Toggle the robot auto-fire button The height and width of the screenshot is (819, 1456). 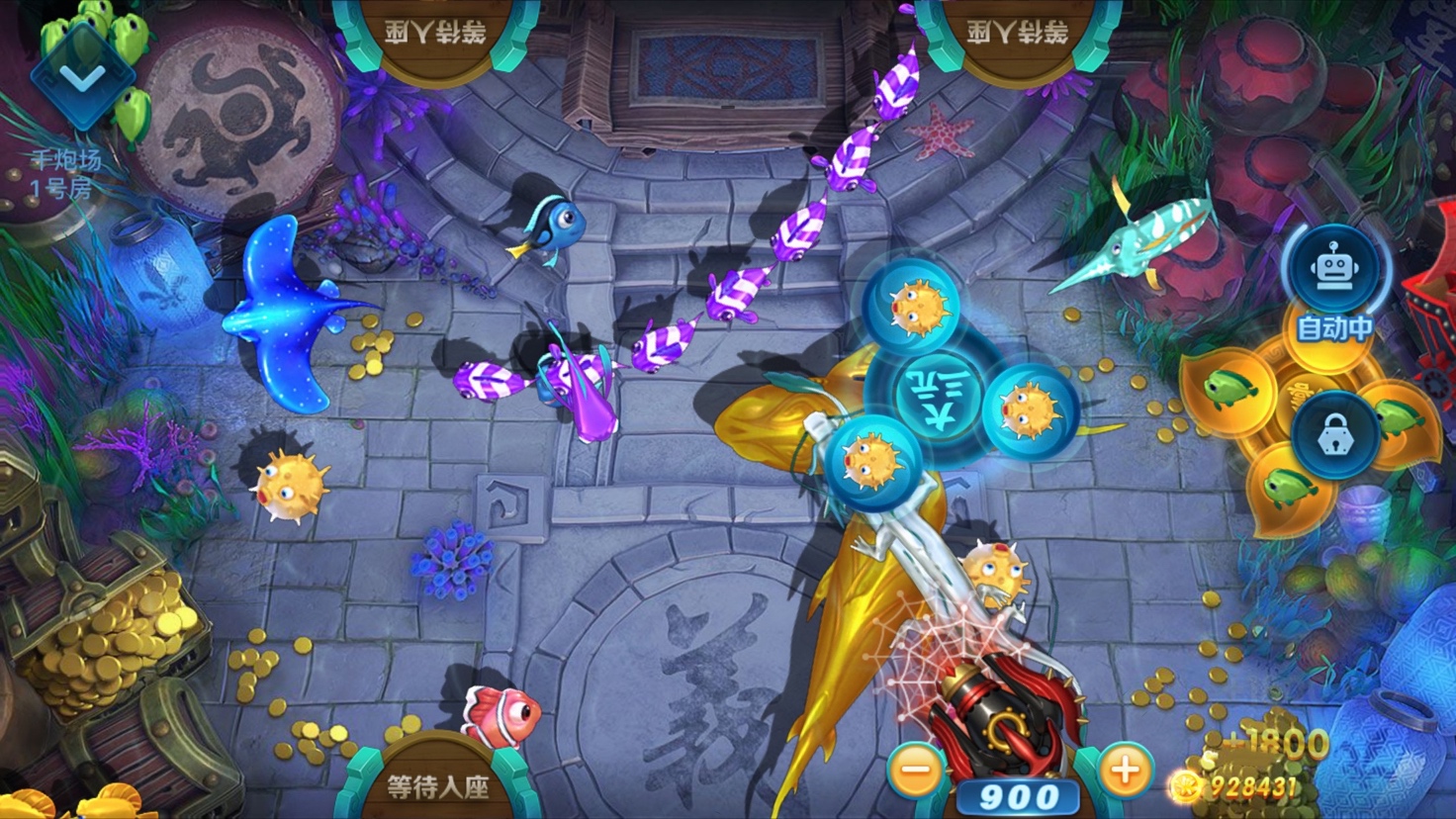click(1334, 269)
